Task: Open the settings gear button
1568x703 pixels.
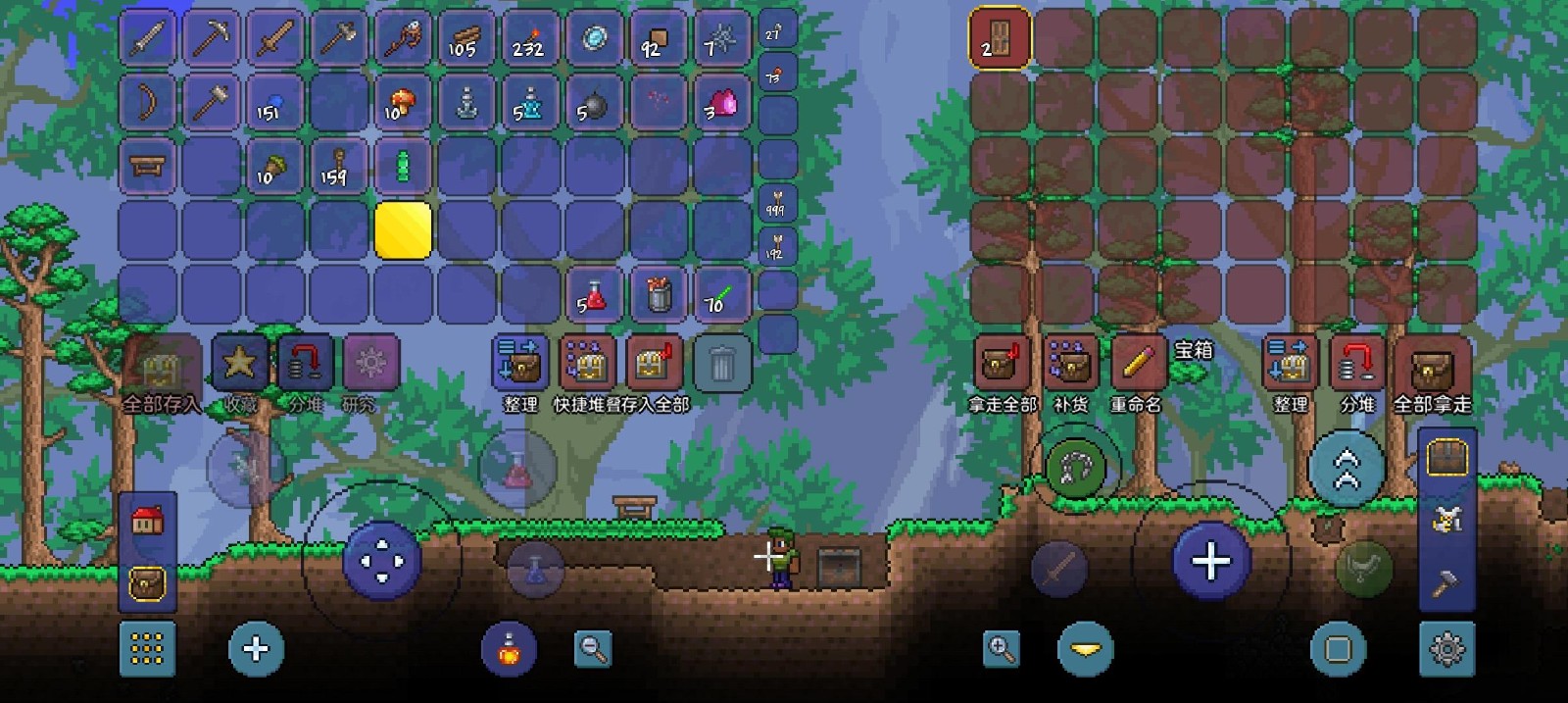Action: (x=1446, y=648)
